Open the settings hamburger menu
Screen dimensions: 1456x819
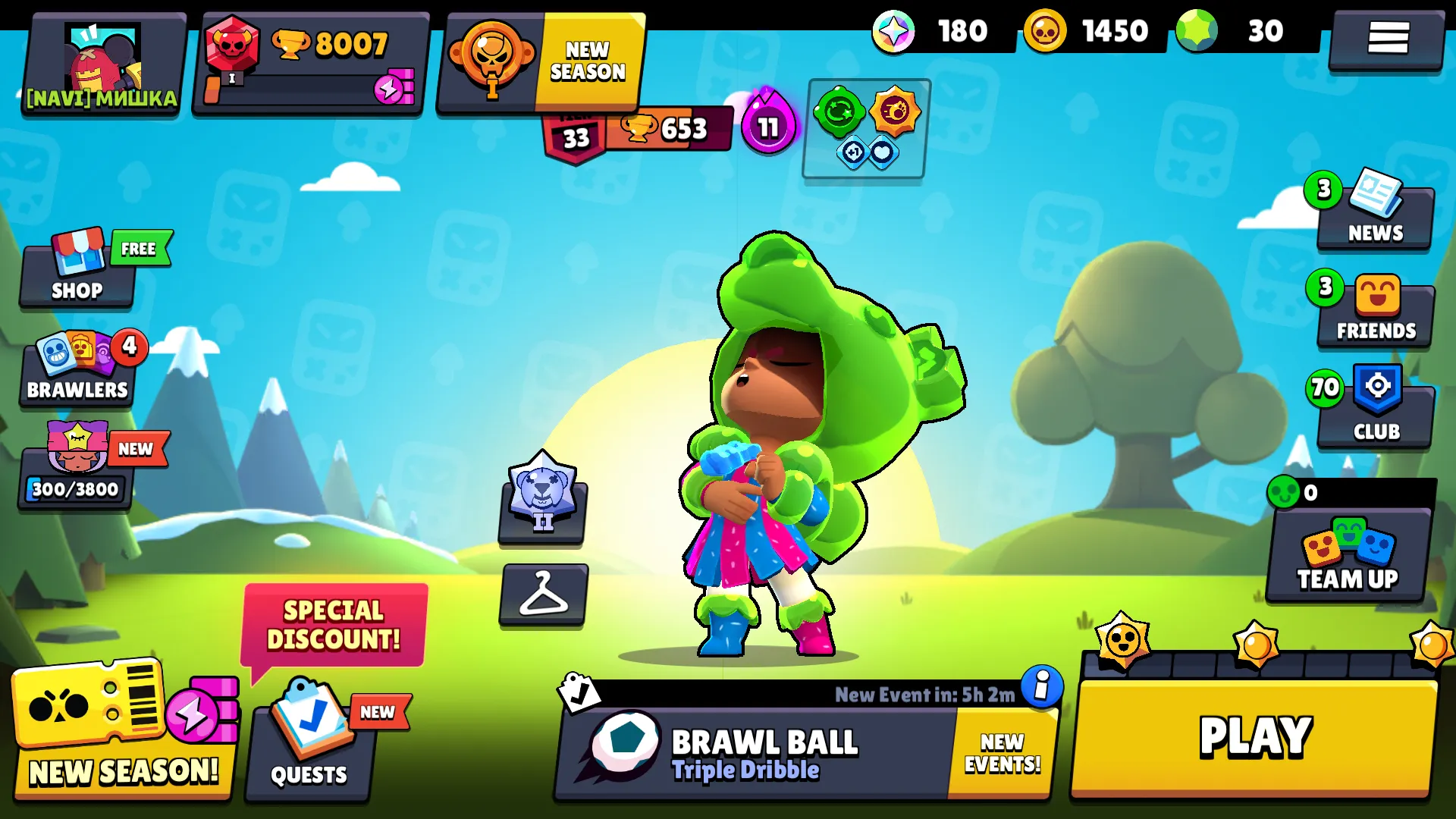pyautogui.click(x=1387, y=38)
